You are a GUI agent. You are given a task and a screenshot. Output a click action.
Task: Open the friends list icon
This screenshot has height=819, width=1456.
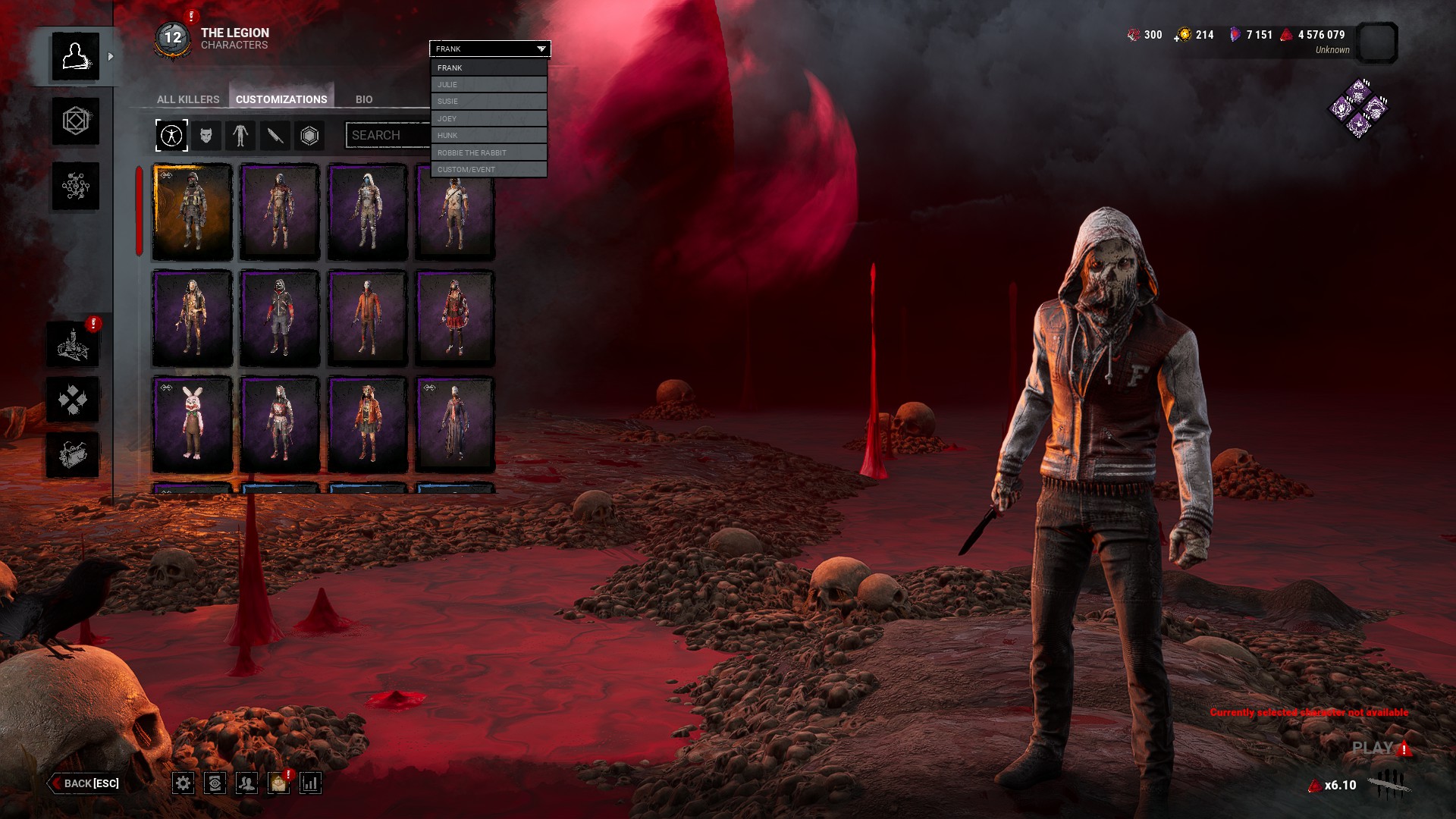point(246,783)
